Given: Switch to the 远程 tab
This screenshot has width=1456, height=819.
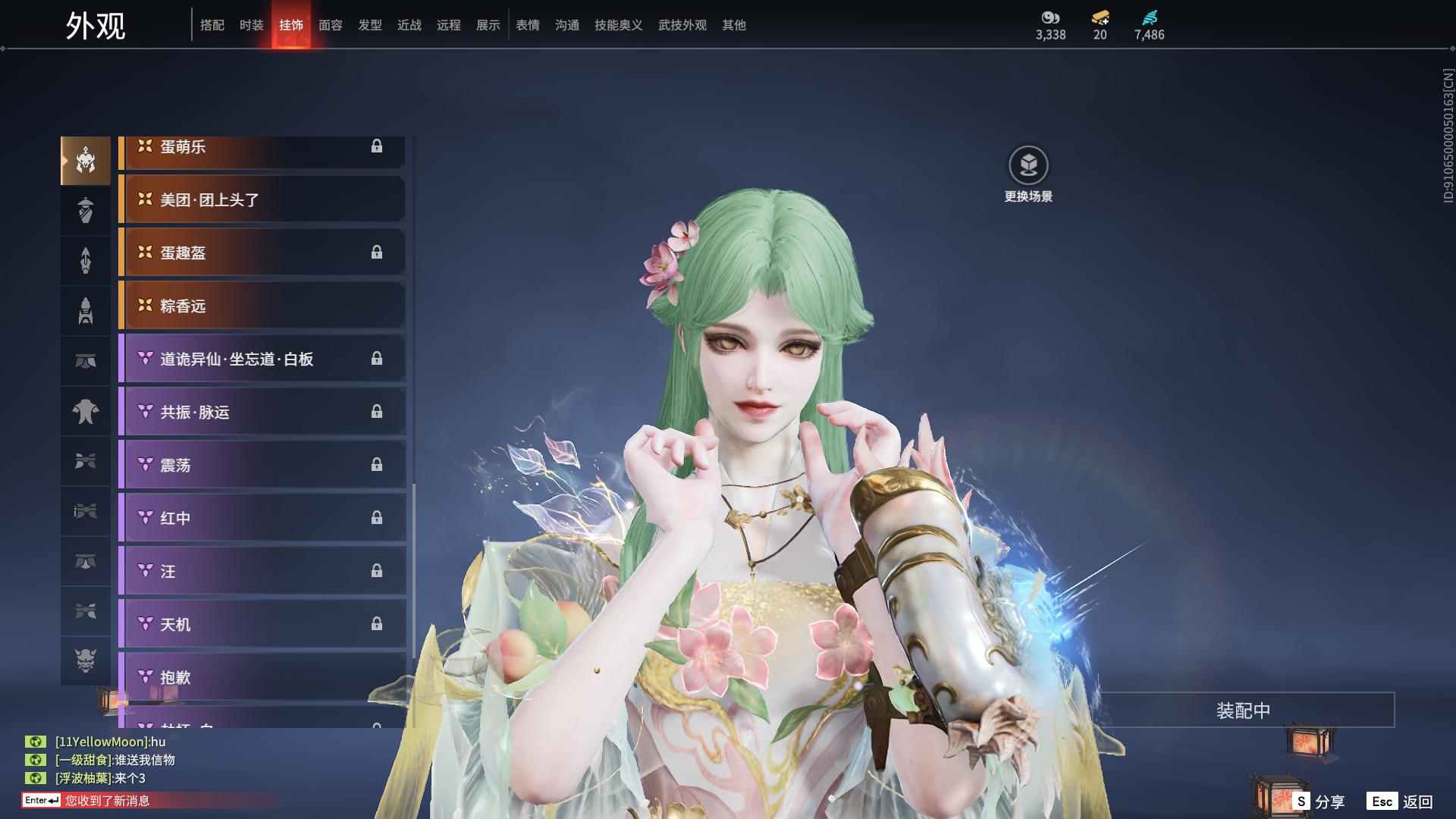Looking at the screenshot, I should (x=449, y=25).
